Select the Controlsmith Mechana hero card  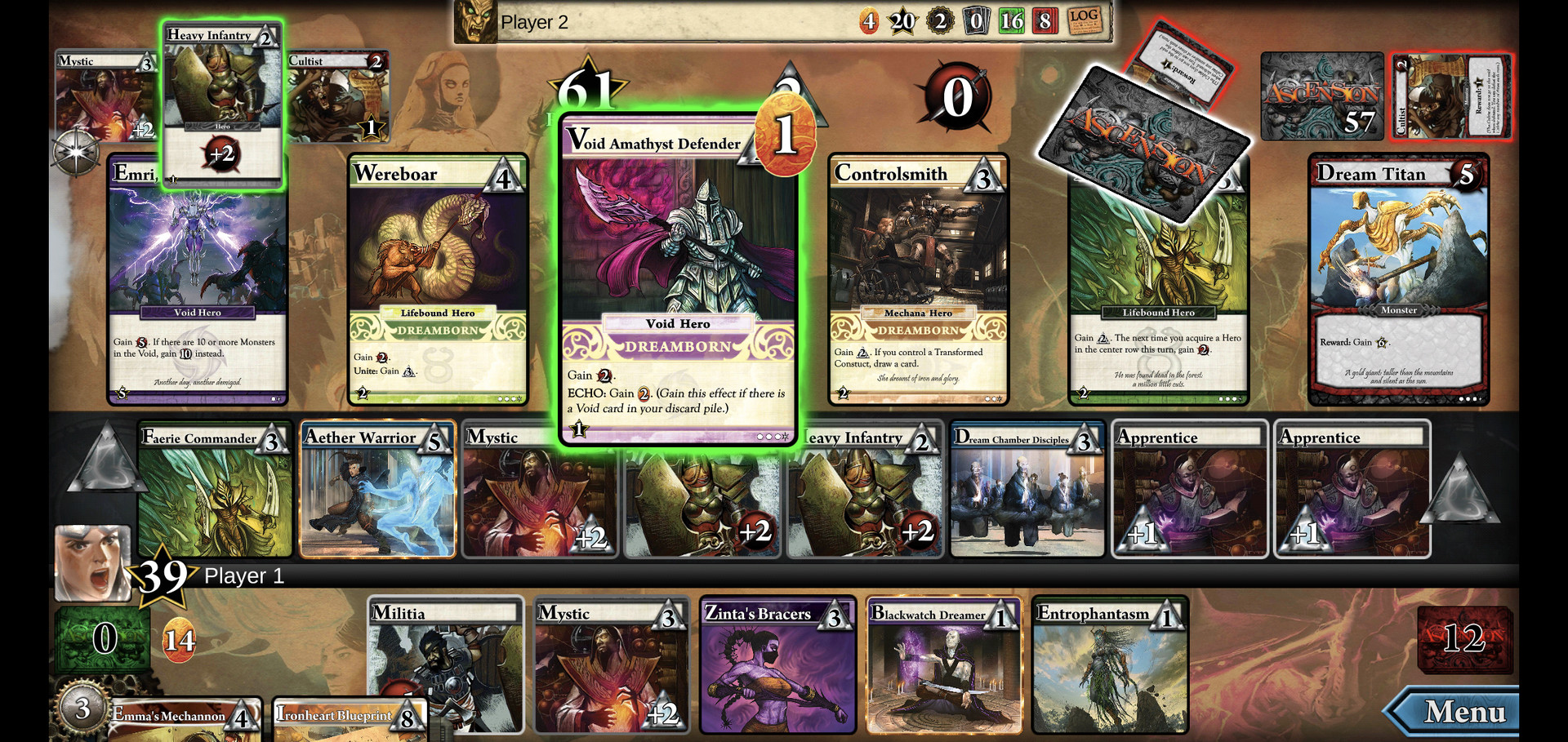[916, 282]
